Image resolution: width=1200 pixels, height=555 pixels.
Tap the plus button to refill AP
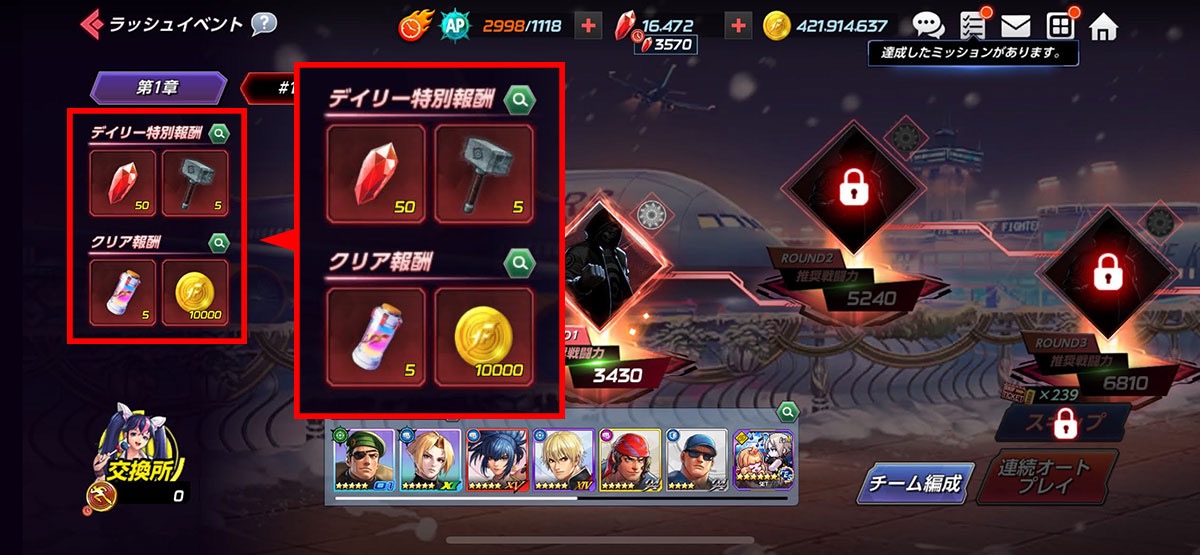589,26
